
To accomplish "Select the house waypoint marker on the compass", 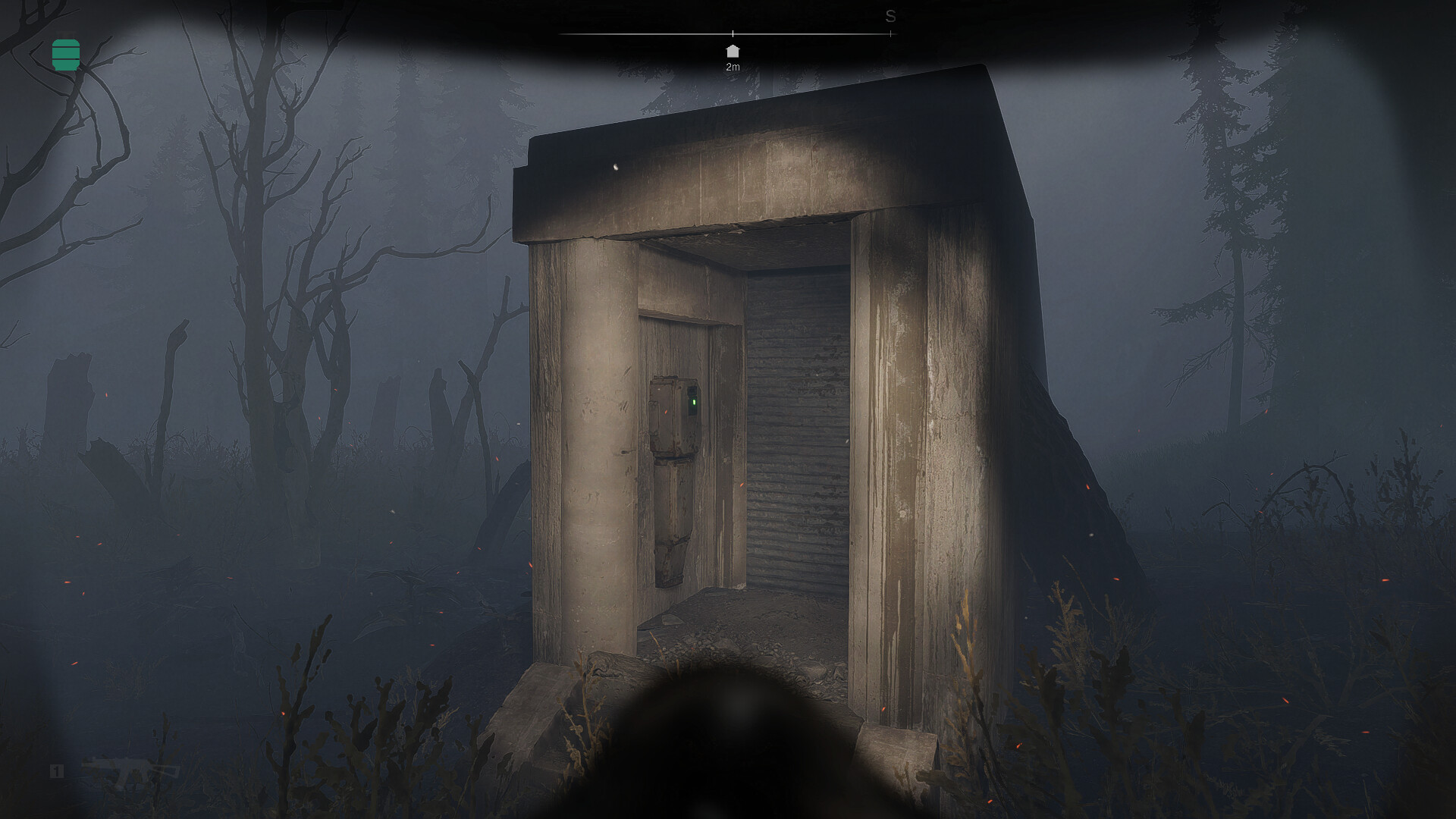I will click(733, 52).
